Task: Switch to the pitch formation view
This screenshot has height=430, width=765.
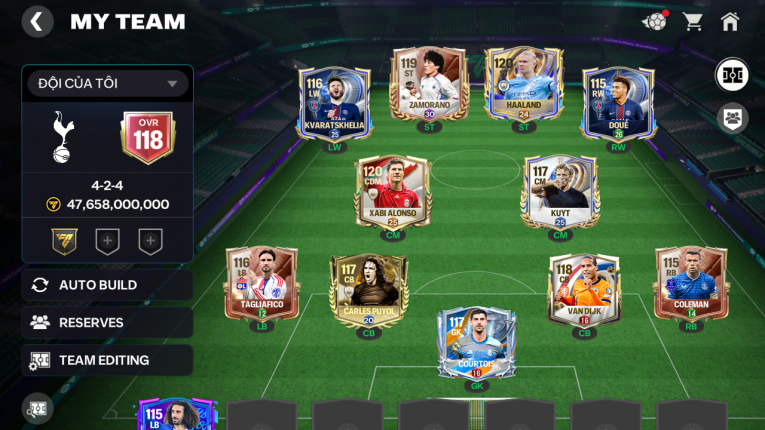Action: (732, 75)
